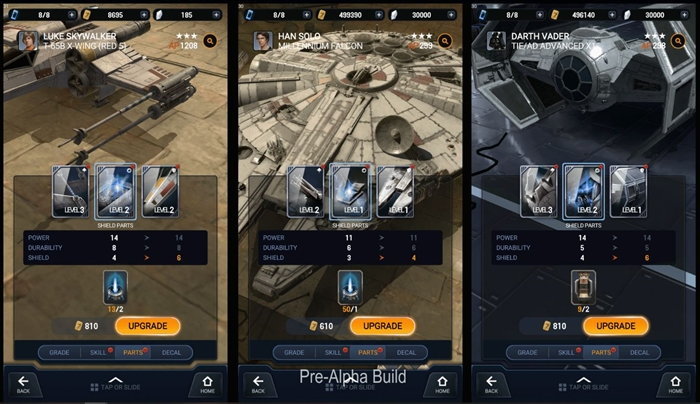This screenshot has width=700, height=404.
Task: Add crystals using the plus beside 185
Action: 216,15
